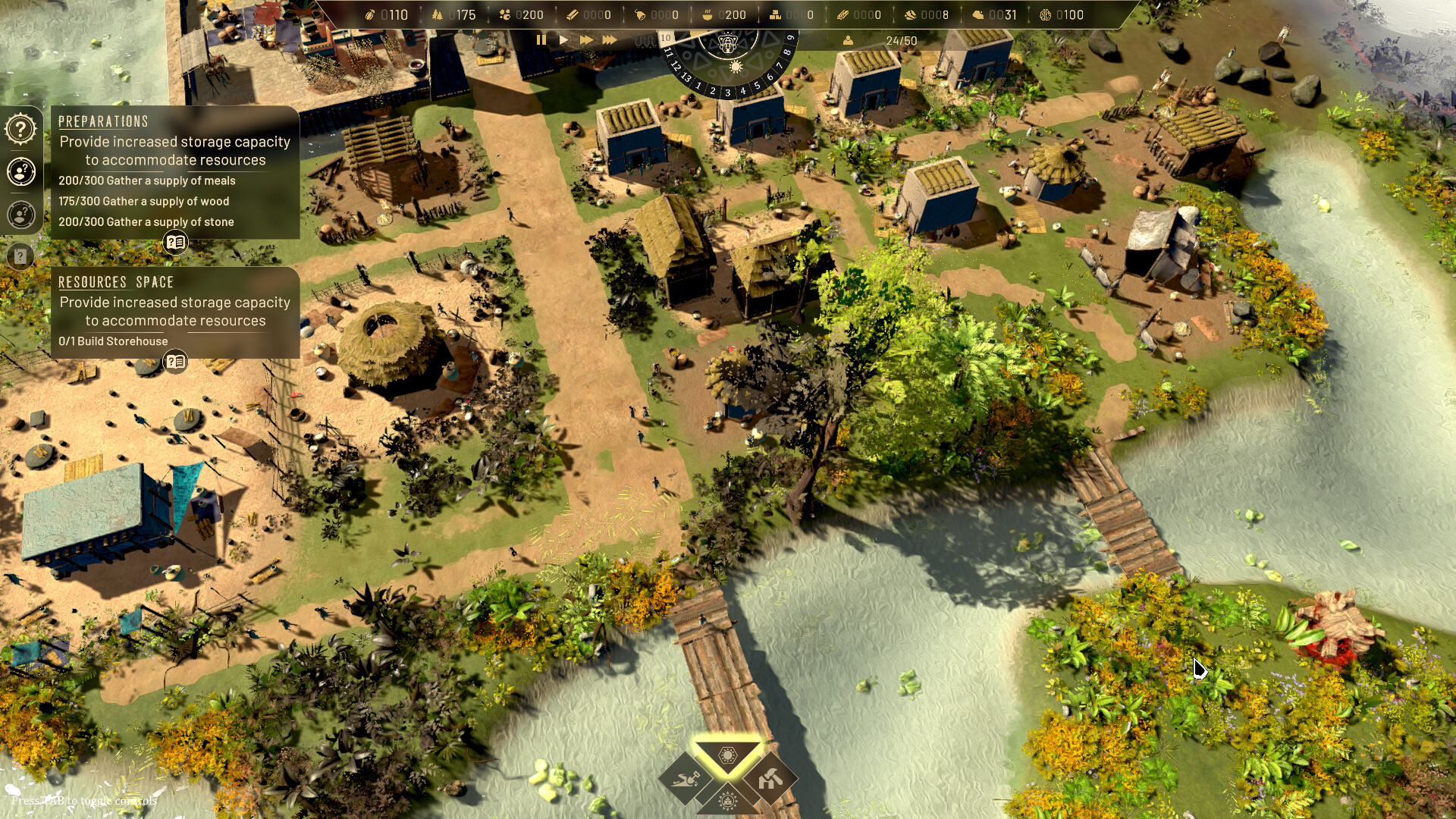Select the Preparations objective header

102,121
